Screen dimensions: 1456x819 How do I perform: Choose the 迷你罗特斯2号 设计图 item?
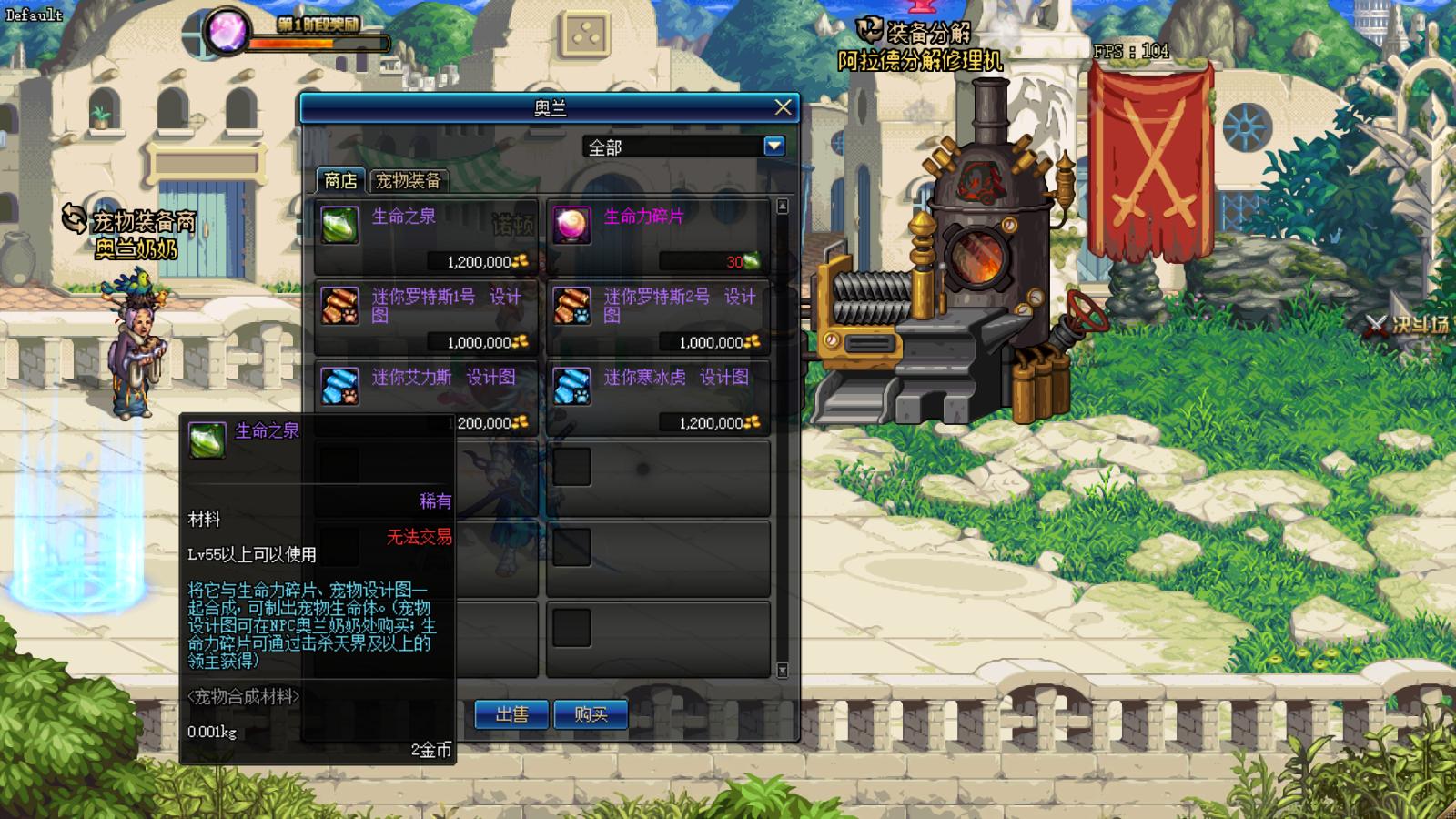[x=658, y=317]
